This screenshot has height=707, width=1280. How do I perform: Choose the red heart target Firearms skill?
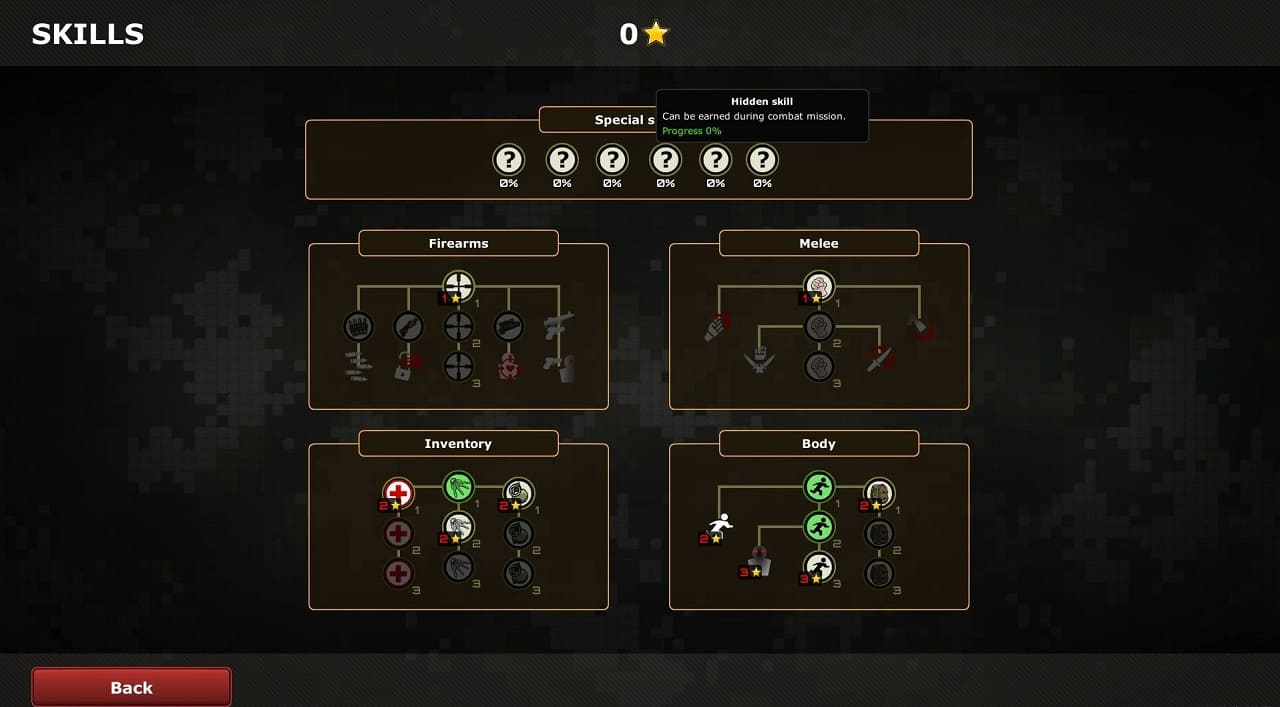pyautogui.click(x=509, y=366)
